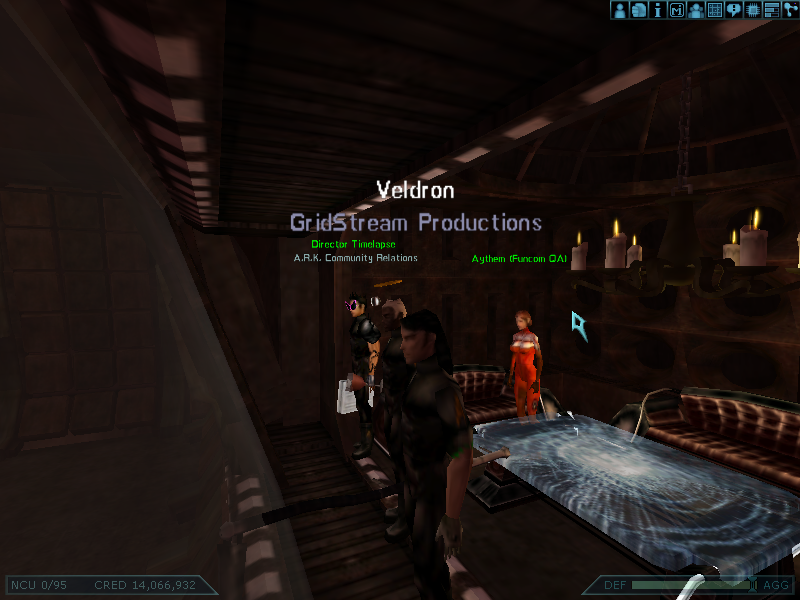
Task: Set the DEF/AGG aggression slider
Action: coord(692,585)
